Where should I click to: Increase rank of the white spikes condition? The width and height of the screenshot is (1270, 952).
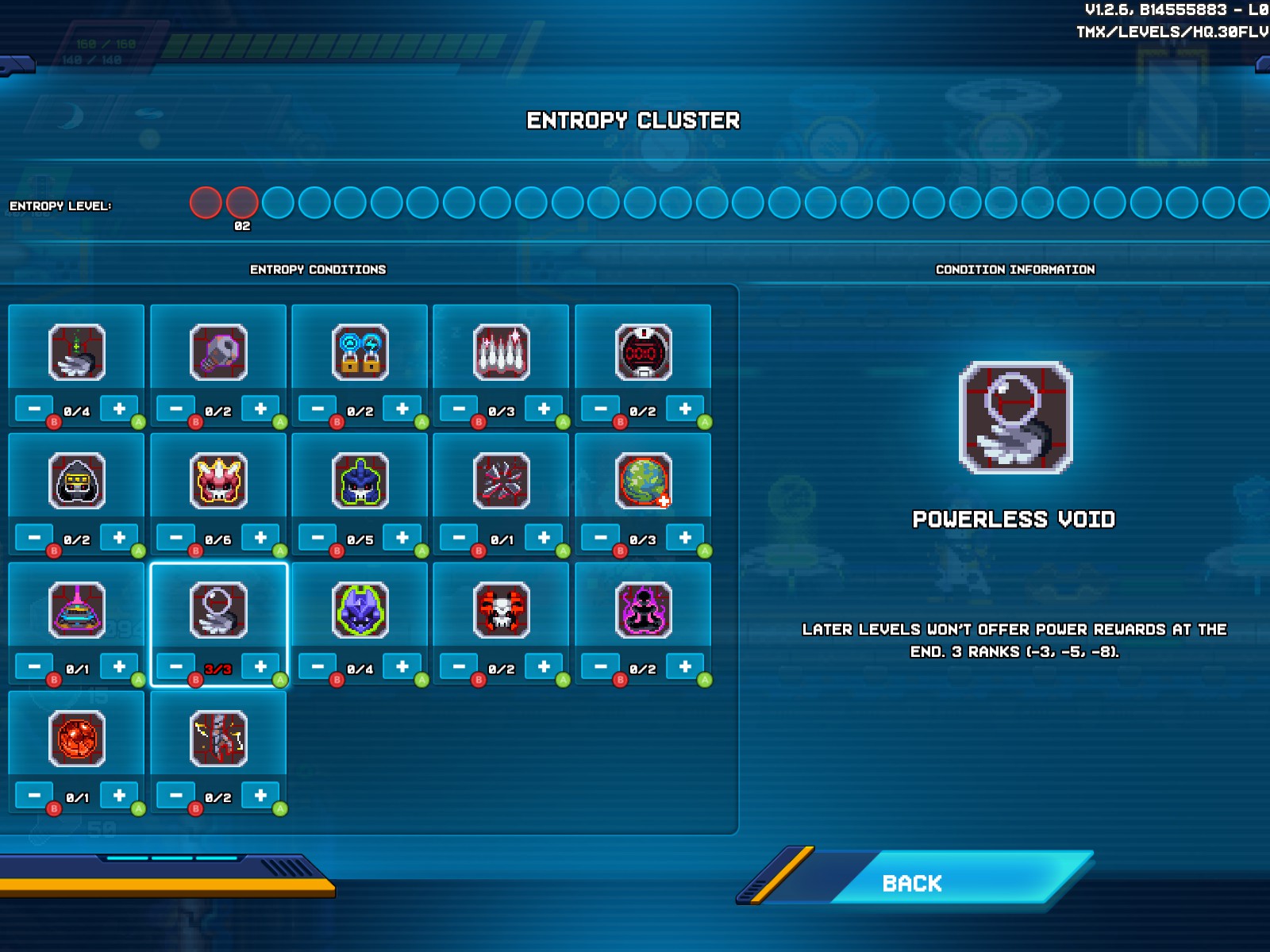point(544,409)
